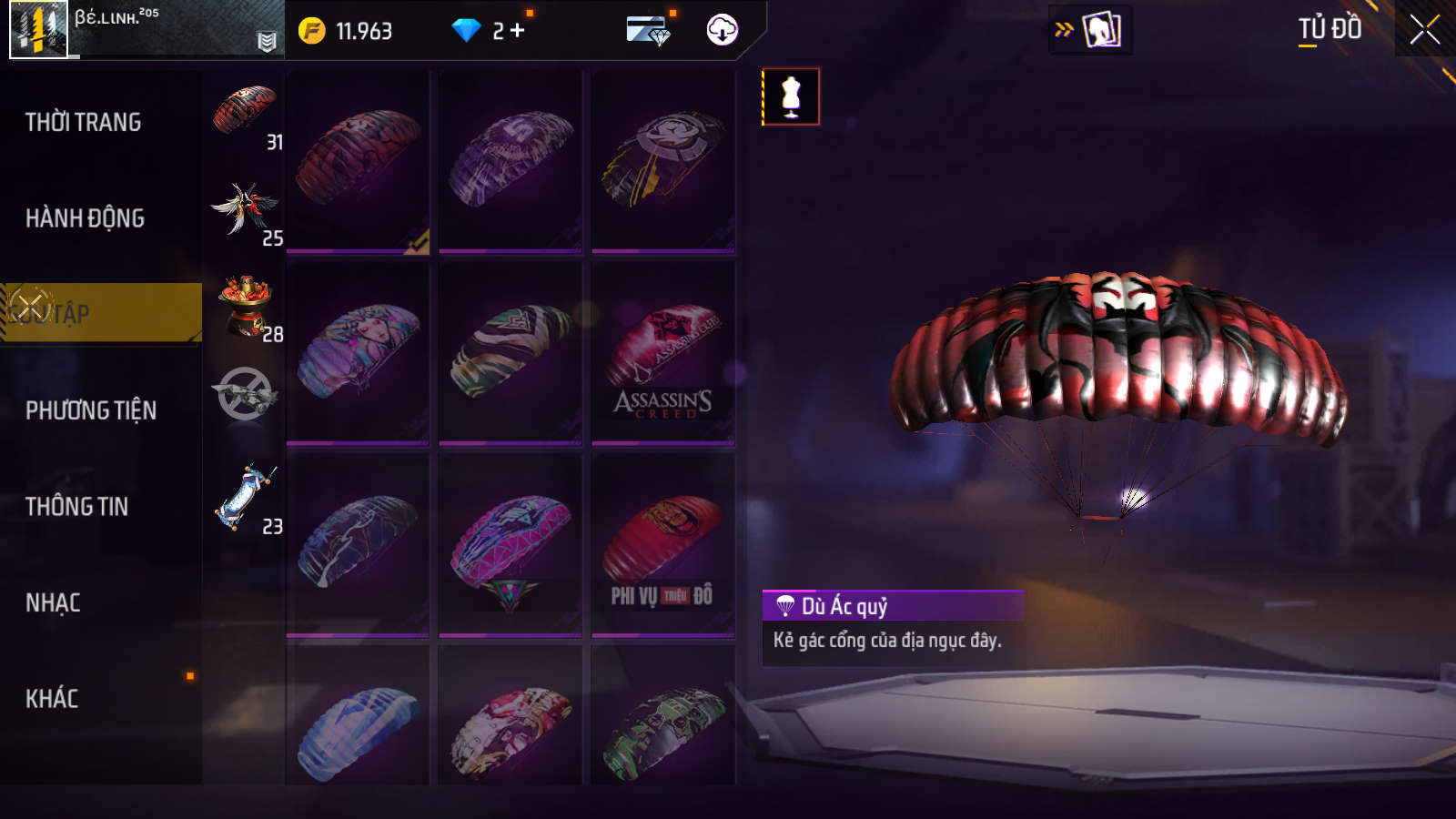Expand the character card shortcut

[1090, 30]
